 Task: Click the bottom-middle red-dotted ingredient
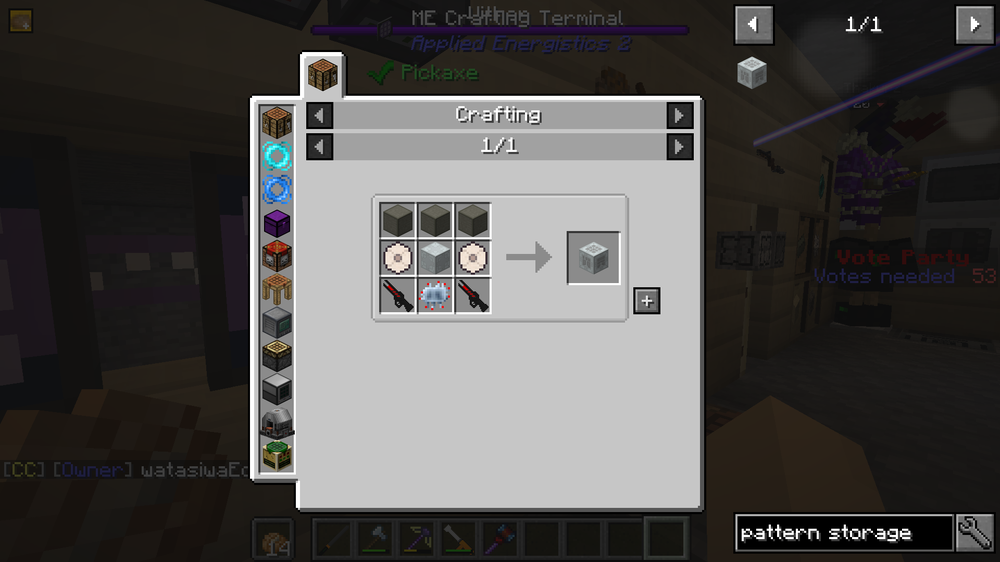433,296
